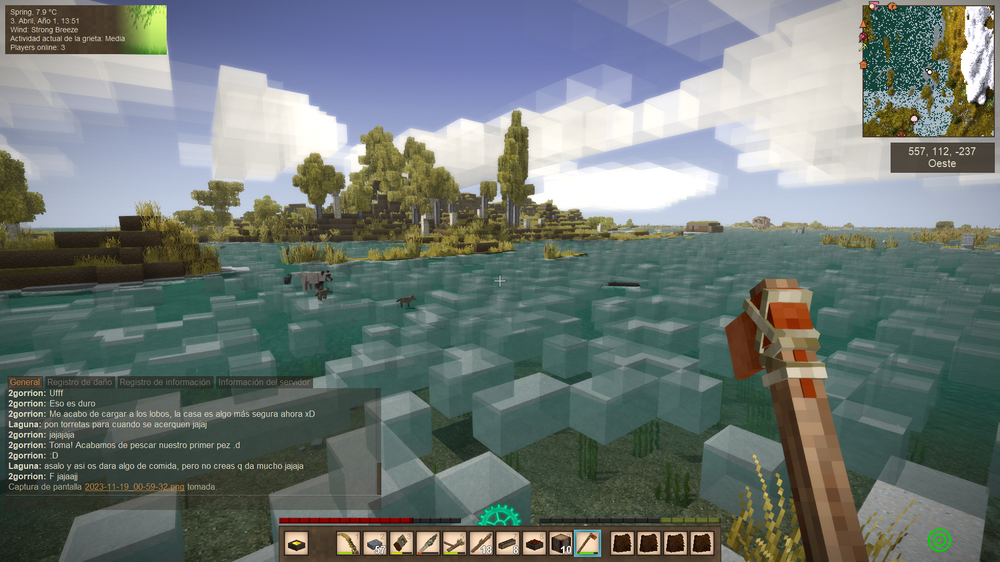Select the bow in the hotbar

348,543
